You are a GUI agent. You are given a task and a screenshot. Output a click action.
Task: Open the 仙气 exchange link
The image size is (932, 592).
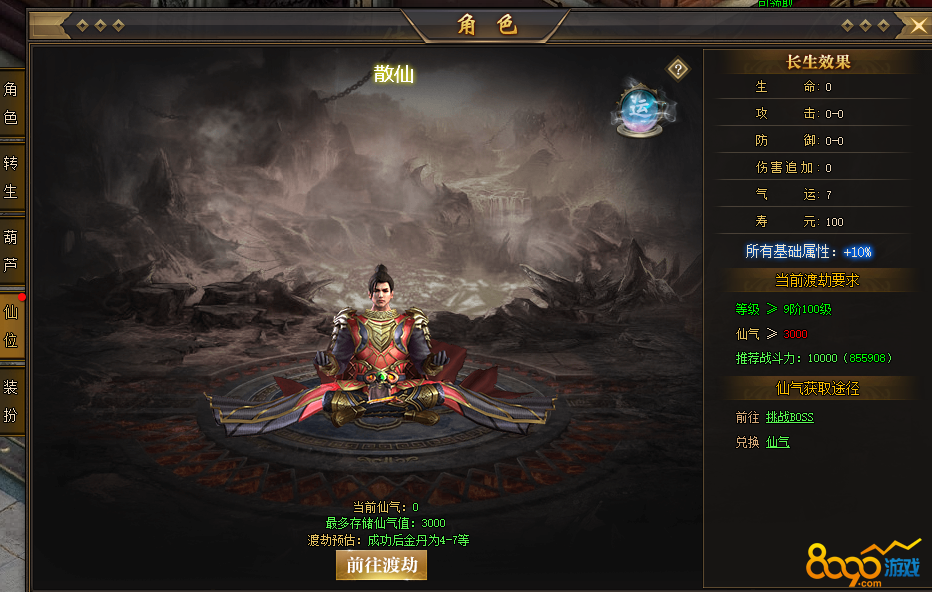(x=777, y=442)
